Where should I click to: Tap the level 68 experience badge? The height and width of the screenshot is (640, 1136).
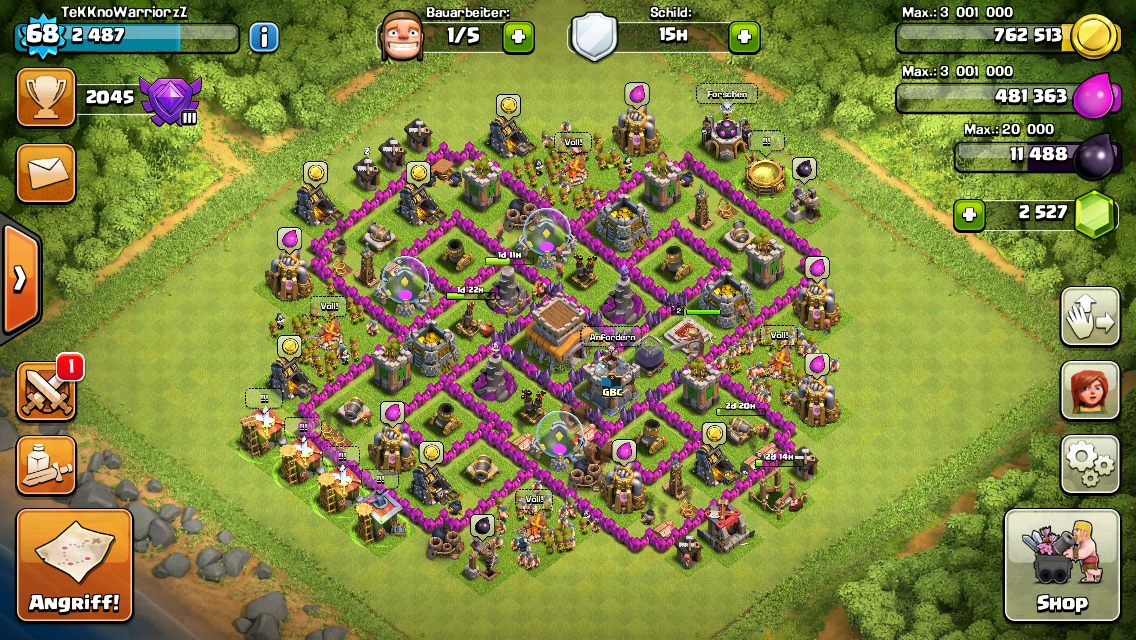point(42,35)
